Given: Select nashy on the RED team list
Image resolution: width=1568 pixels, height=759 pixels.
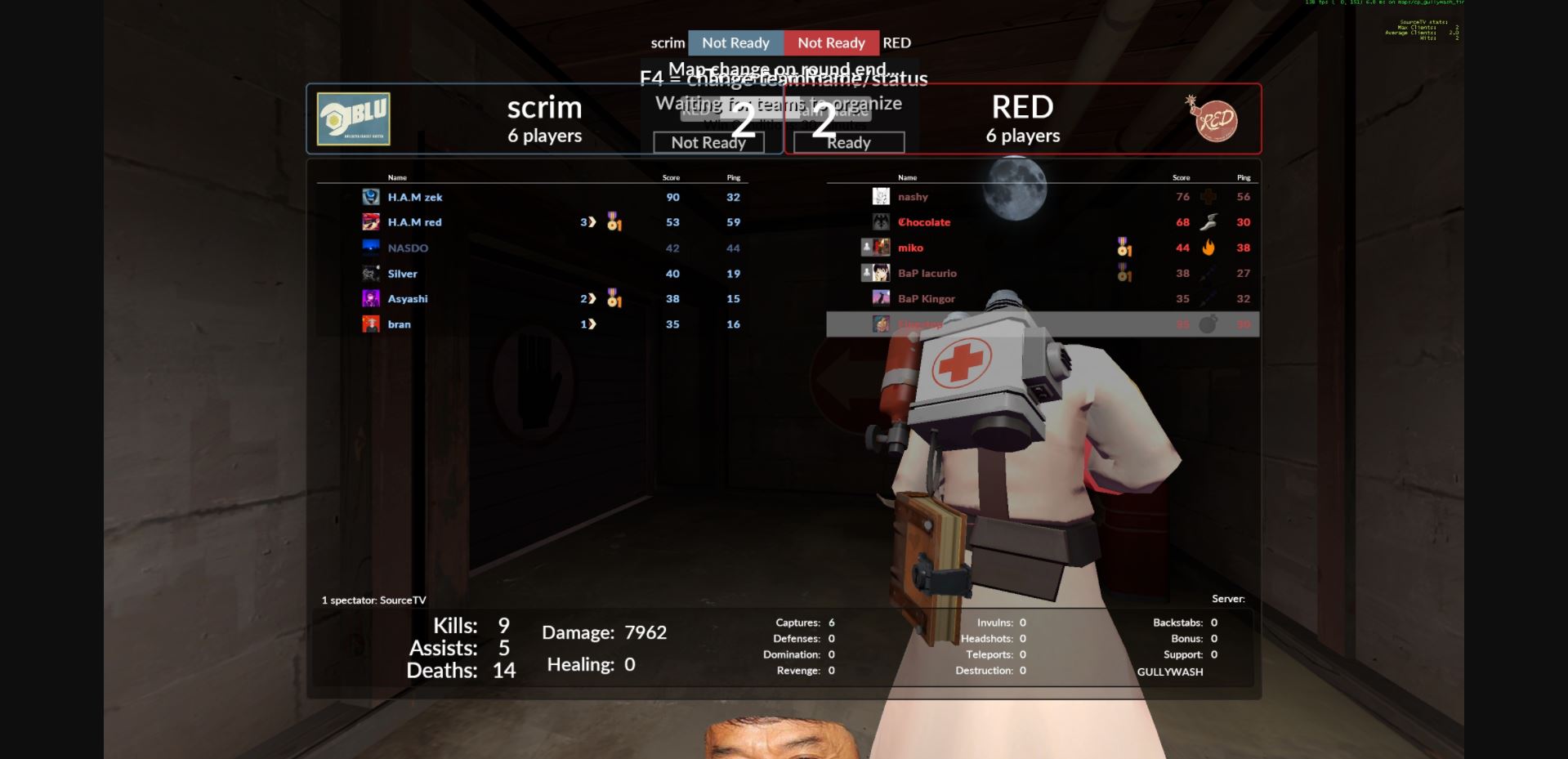Looking at the screenshot, I should [x=913, y=197].
